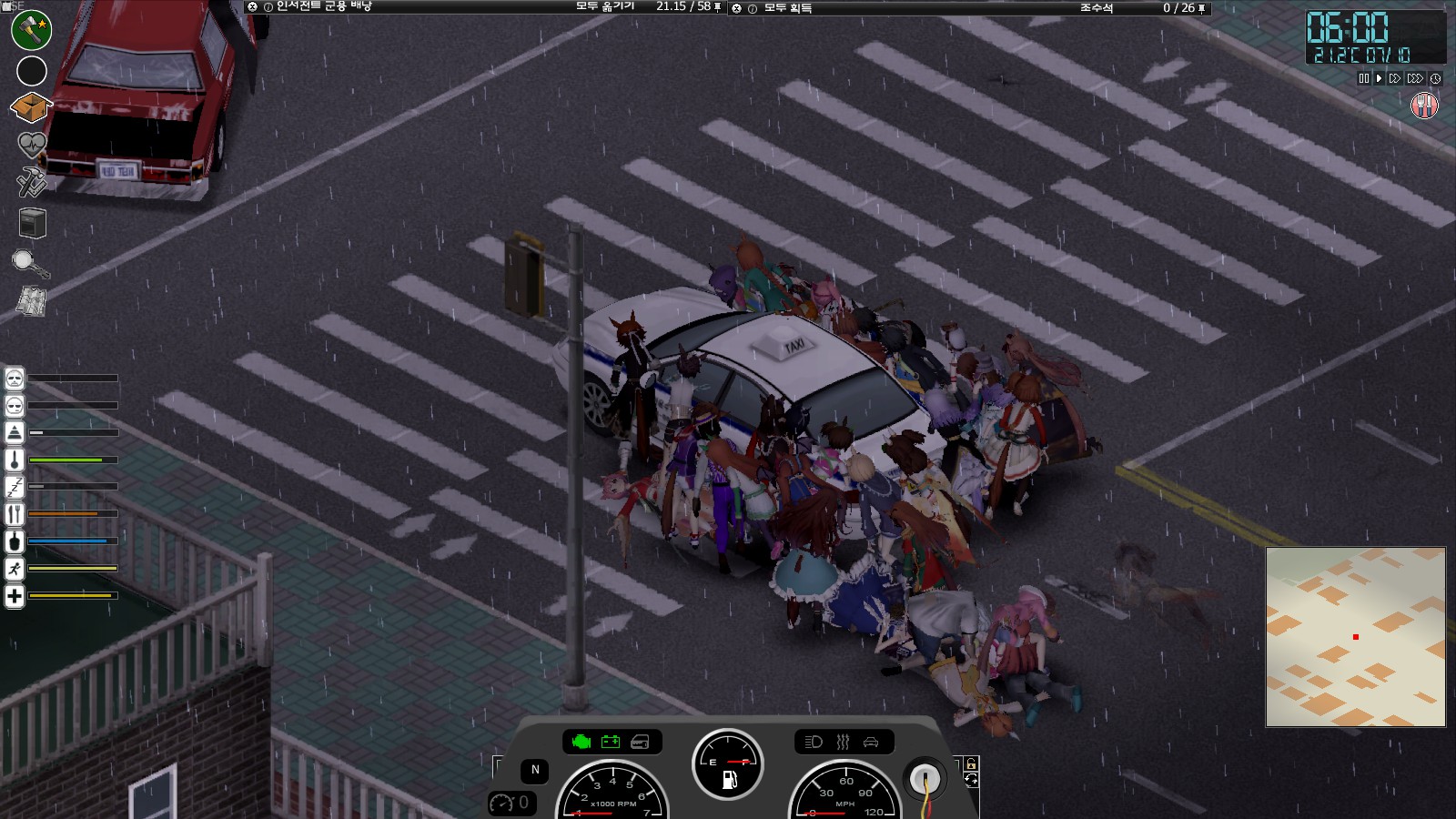1456x819 pixels.
Task: Select the primary axe weapon slot
Action: (31, 29)
